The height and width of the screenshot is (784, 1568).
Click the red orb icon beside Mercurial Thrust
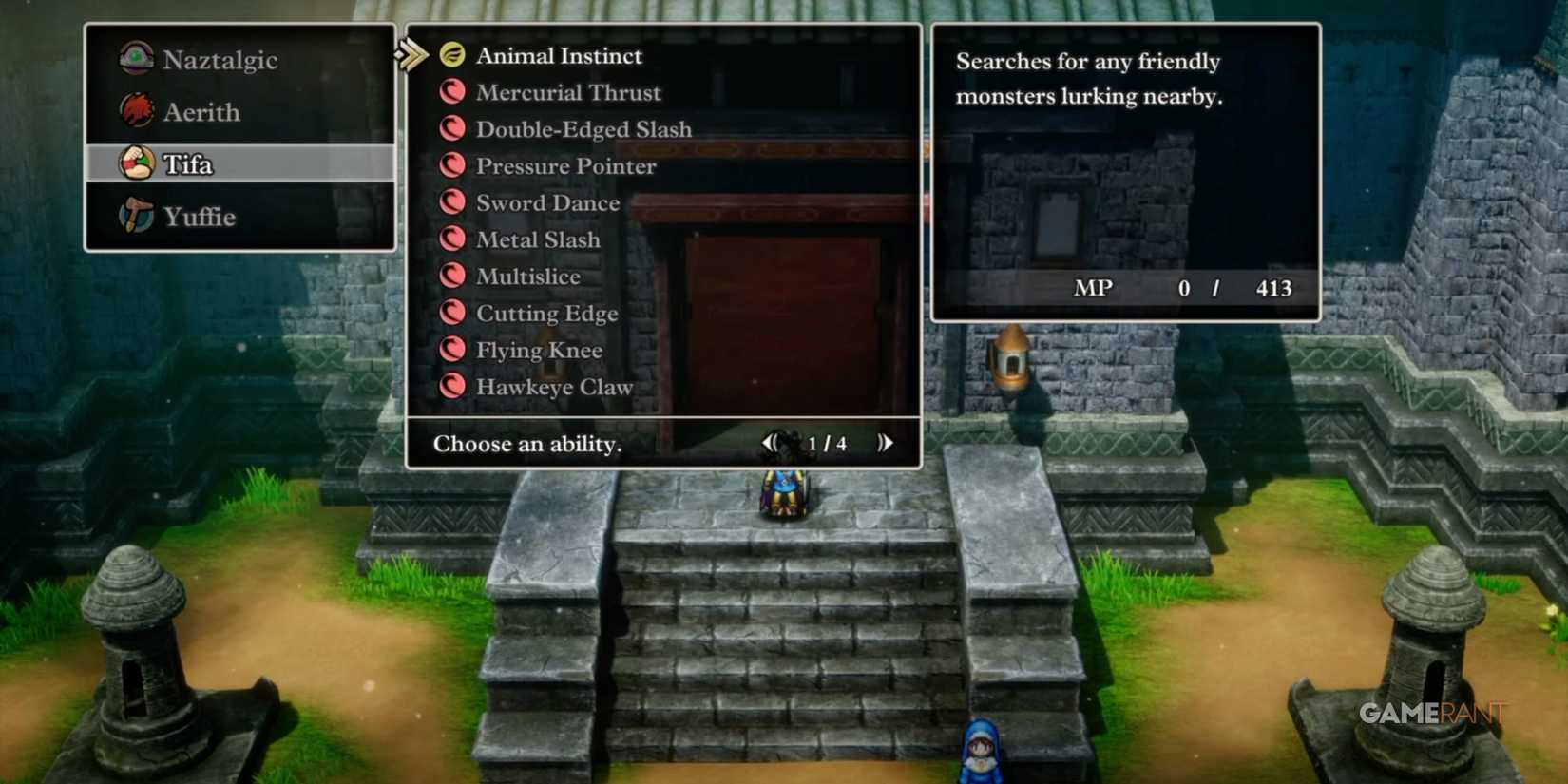click(x=454, y=92)
